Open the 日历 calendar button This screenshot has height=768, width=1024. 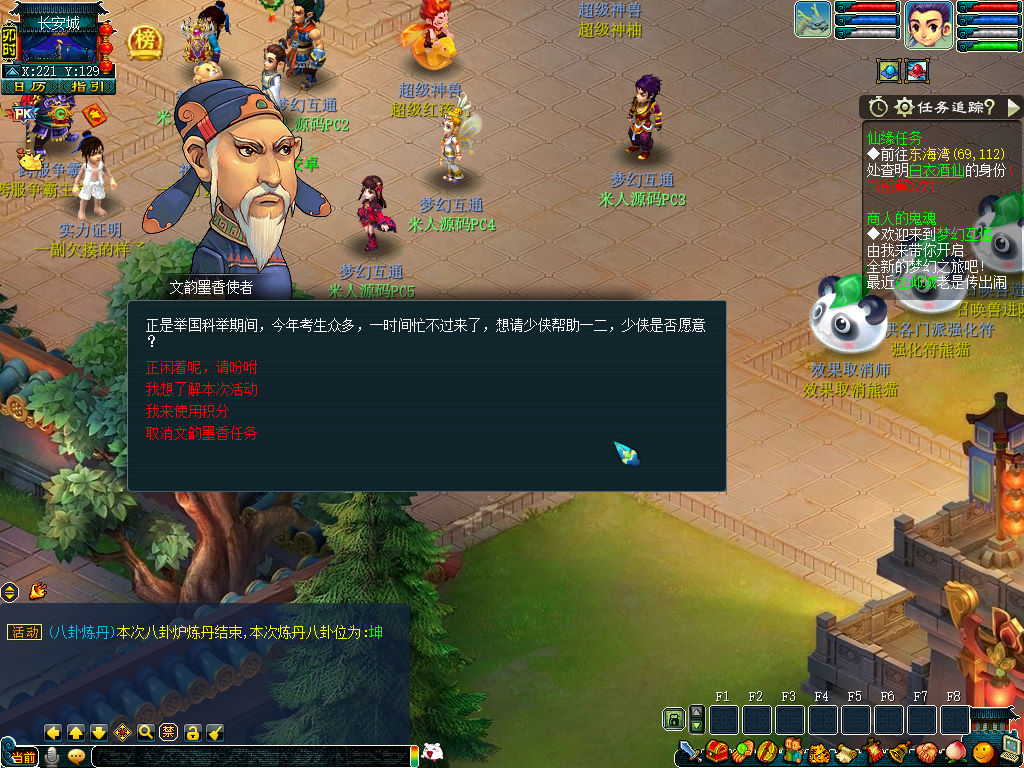30,87
